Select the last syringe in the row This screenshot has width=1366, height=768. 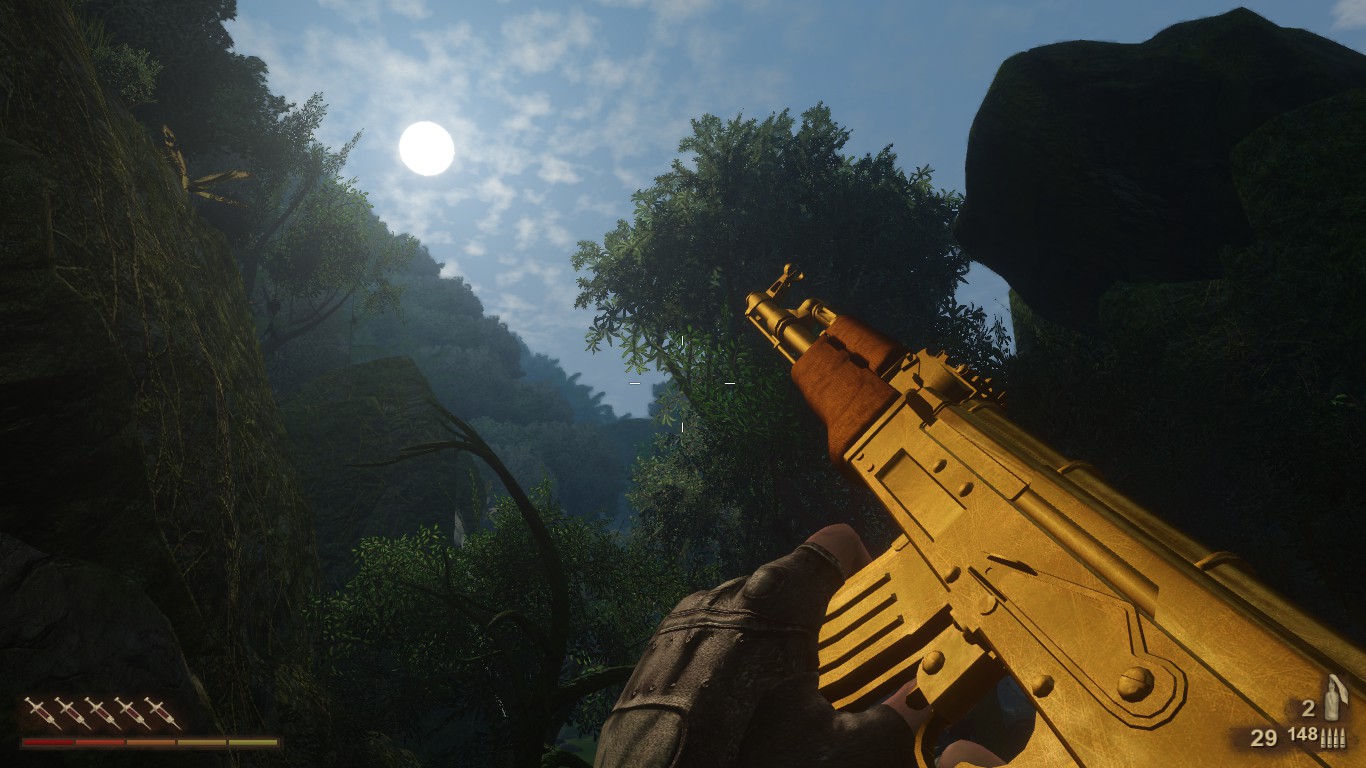coord(164,713)
